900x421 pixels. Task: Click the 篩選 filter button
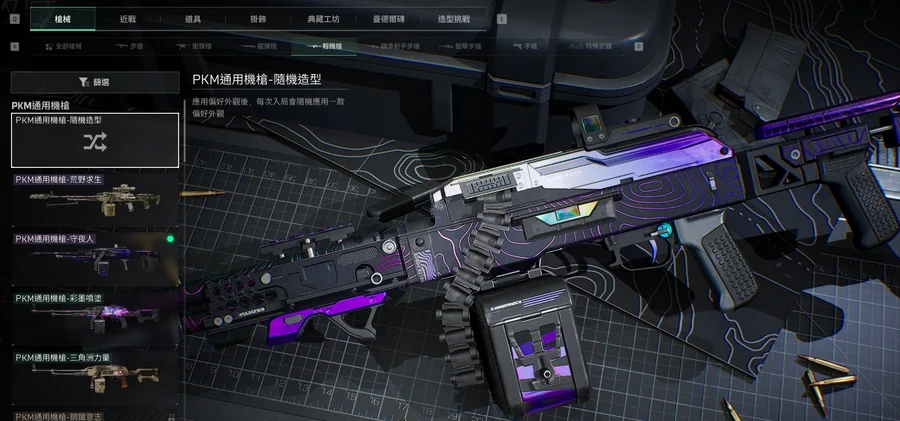tap(95, 82)
